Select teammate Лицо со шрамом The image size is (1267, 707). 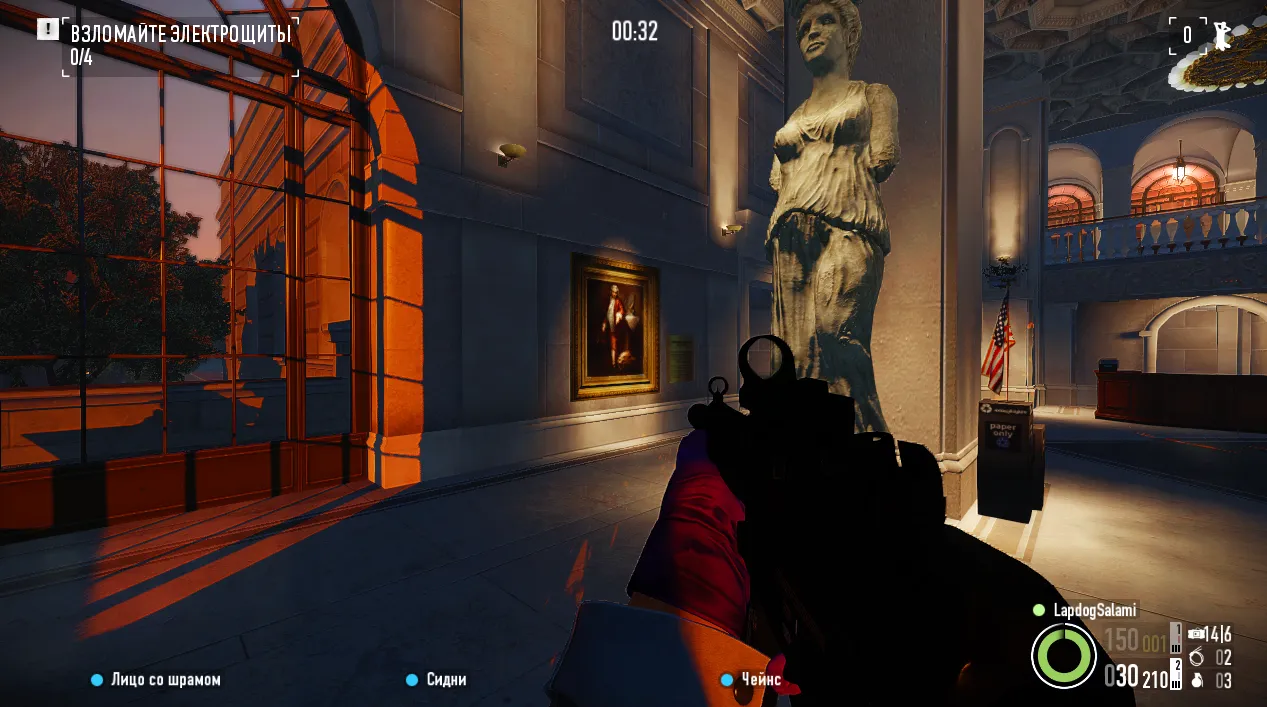click(166, 680)
